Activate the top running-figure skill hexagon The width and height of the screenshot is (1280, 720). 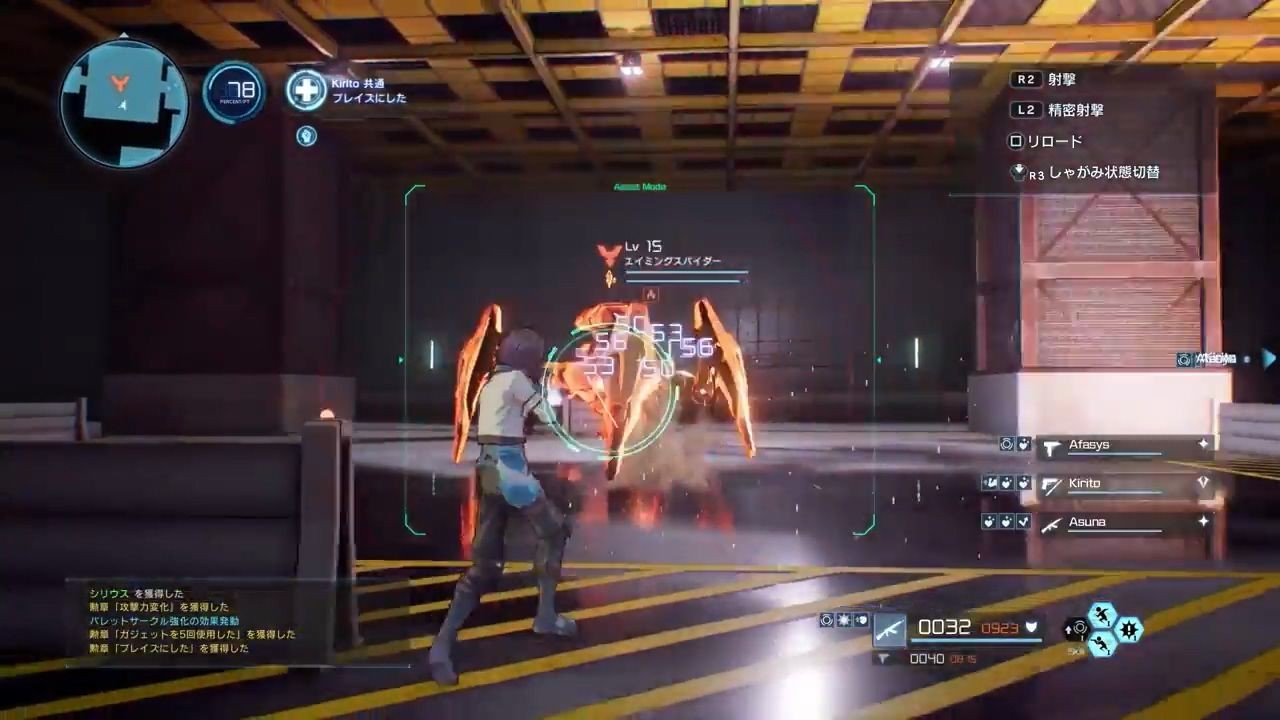coord(1103,615)
